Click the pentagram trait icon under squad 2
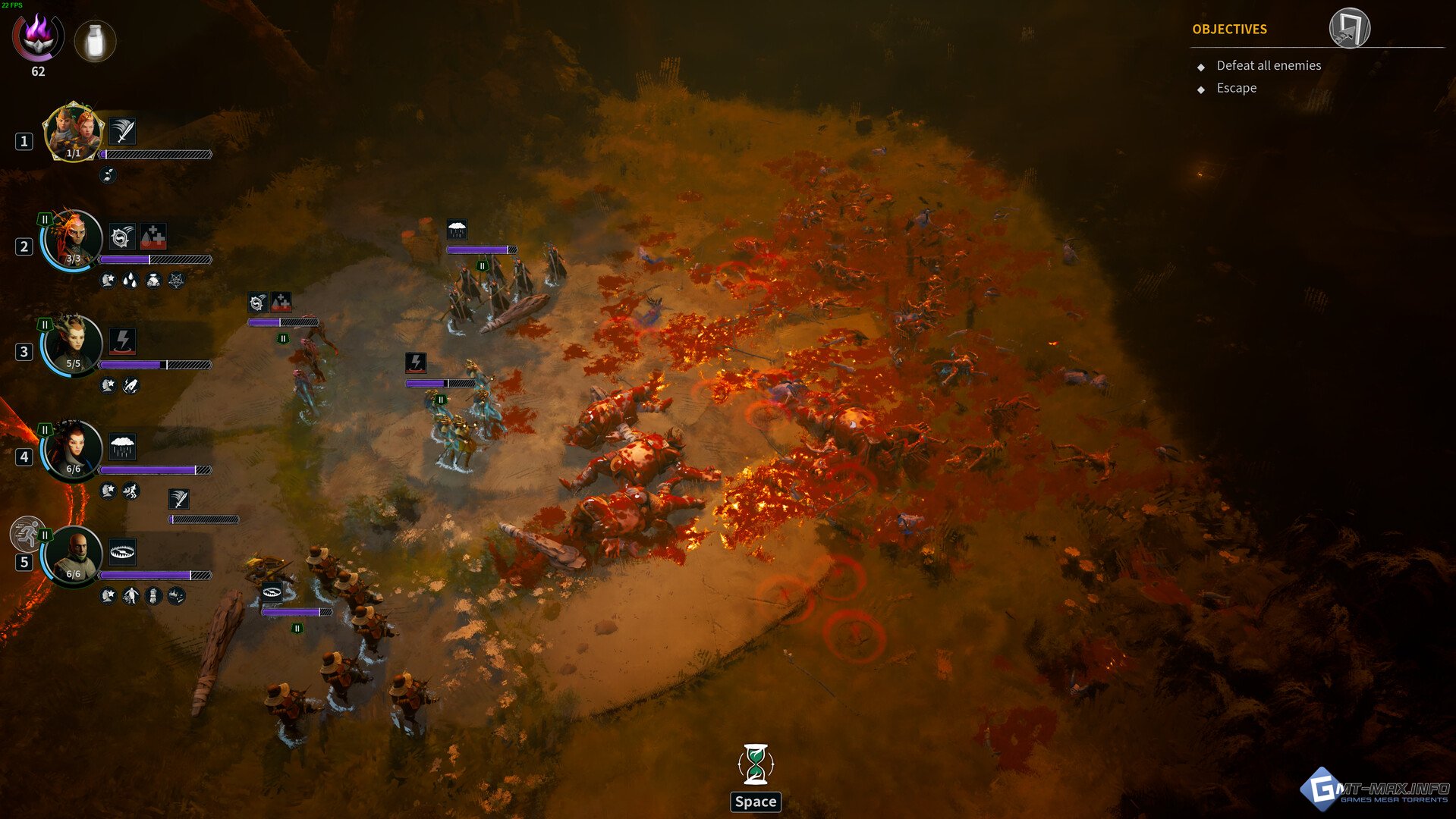Image resolution: width=1456 pixels, height=819 pixels. coord(176,281)
